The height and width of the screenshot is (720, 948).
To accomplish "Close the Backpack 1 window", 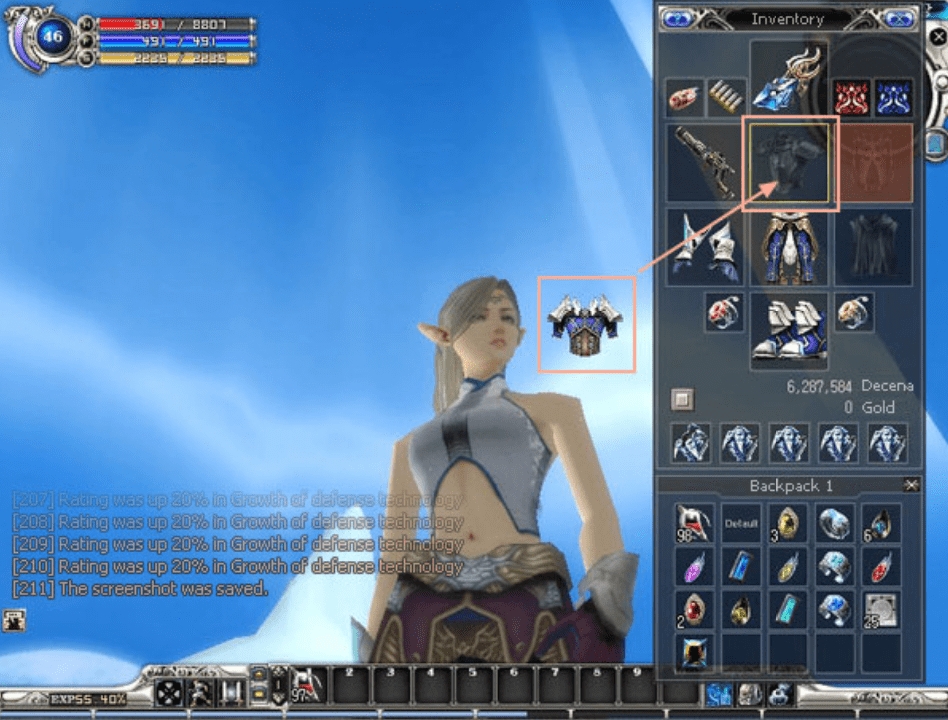I will pyautogui.click(x=911, y=485).
